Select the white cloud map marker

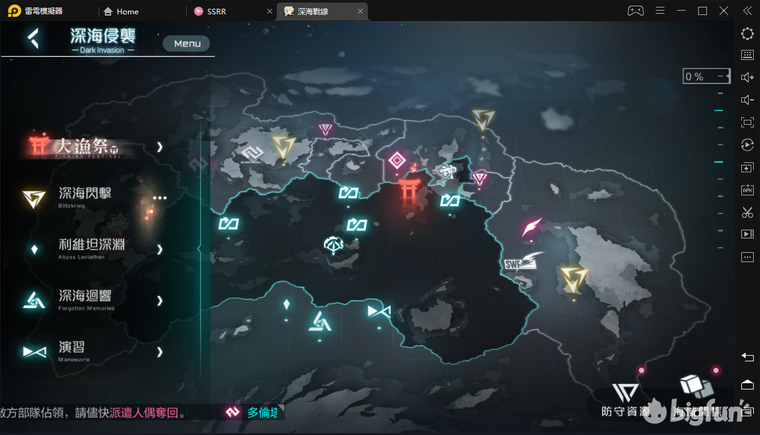coord(334,243)
